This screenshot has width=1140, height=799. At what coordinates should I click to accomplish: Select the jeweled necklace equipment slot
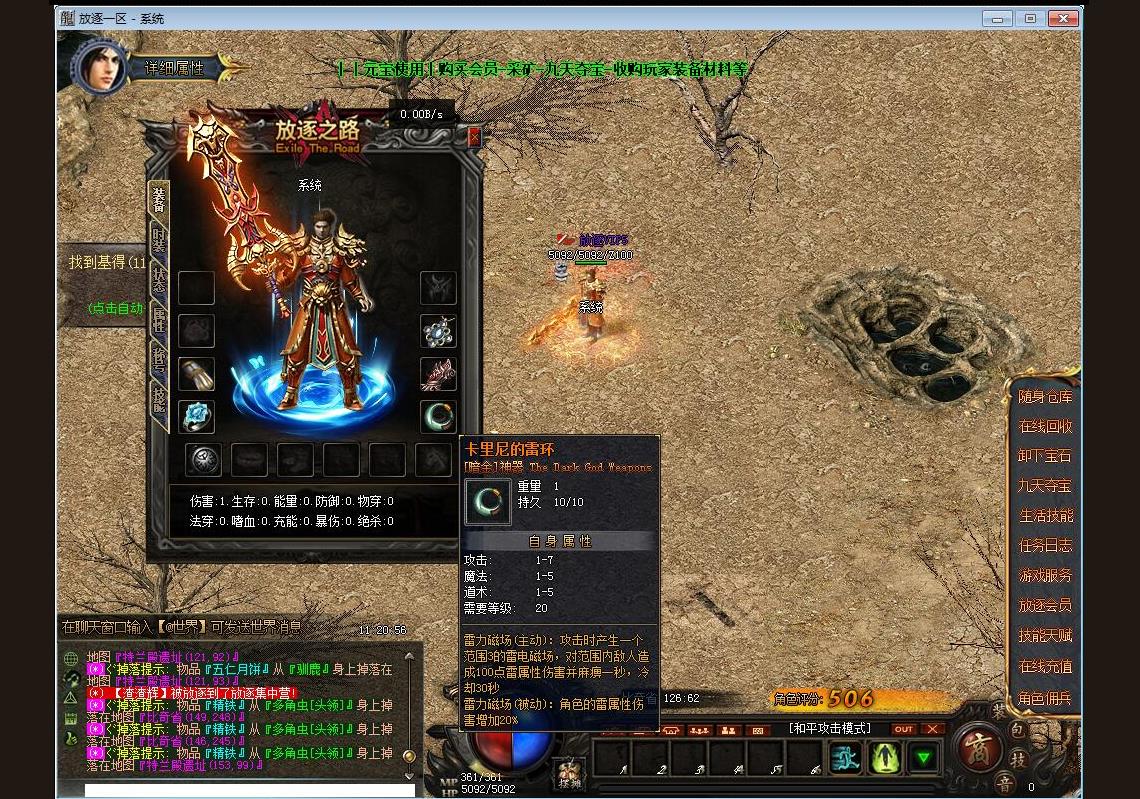438,331
